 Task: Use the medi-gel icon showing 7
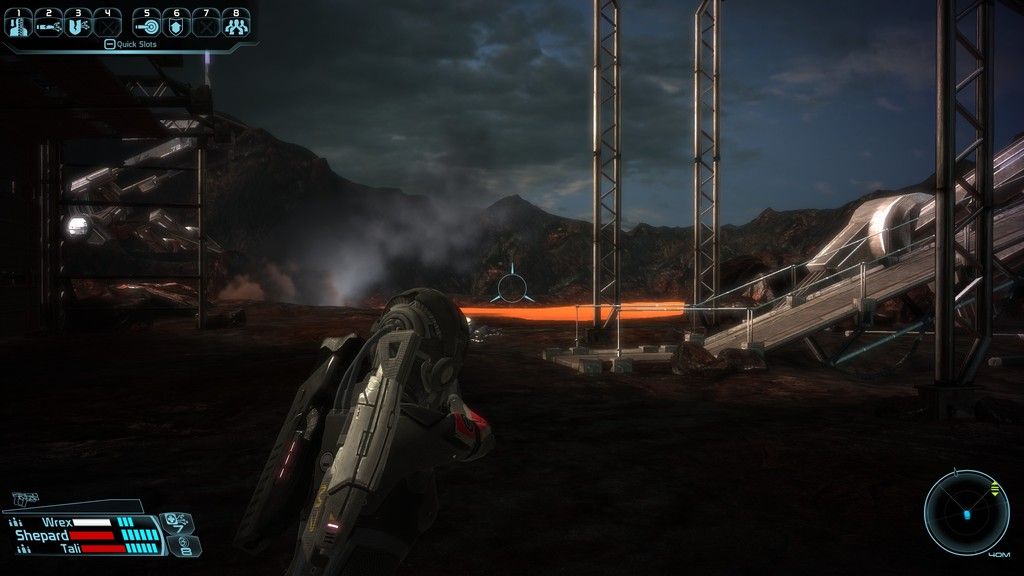pyautogui.click(x=177, y=521)
